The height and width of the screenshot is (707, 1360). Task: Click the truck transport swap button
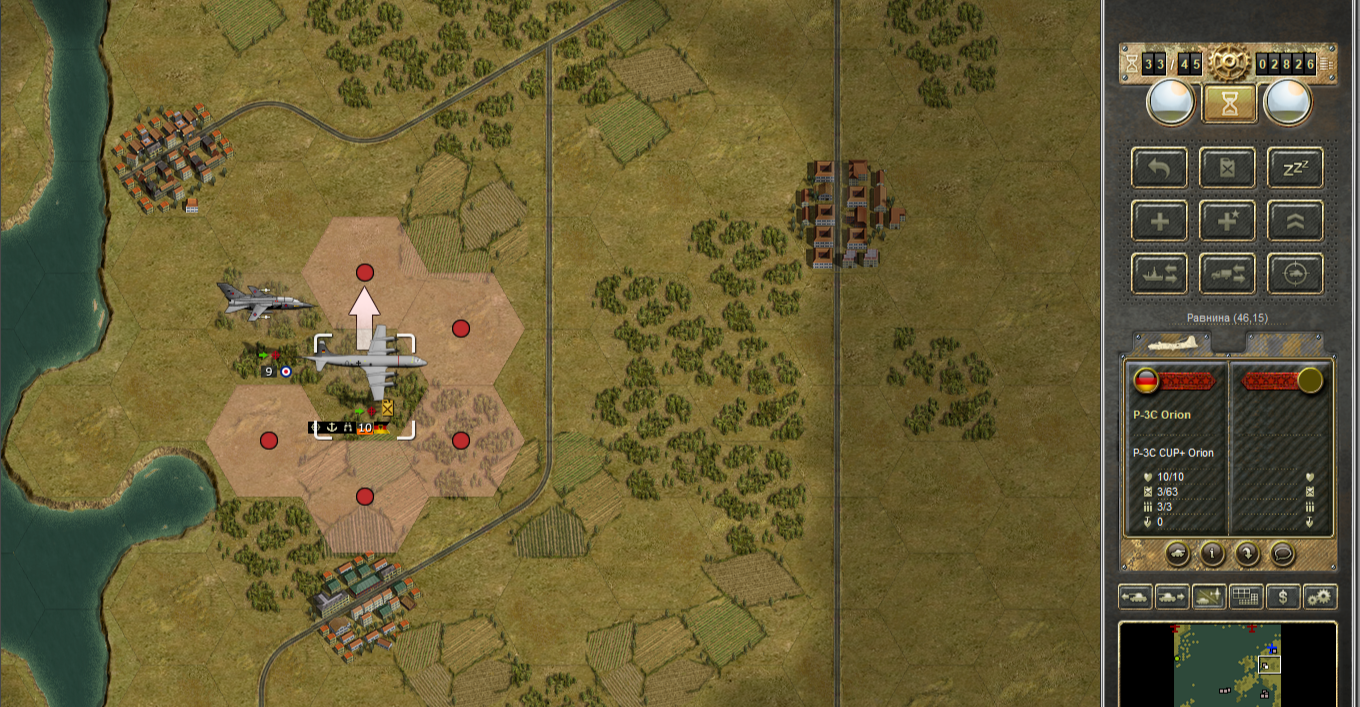(x=1228, y=273)
